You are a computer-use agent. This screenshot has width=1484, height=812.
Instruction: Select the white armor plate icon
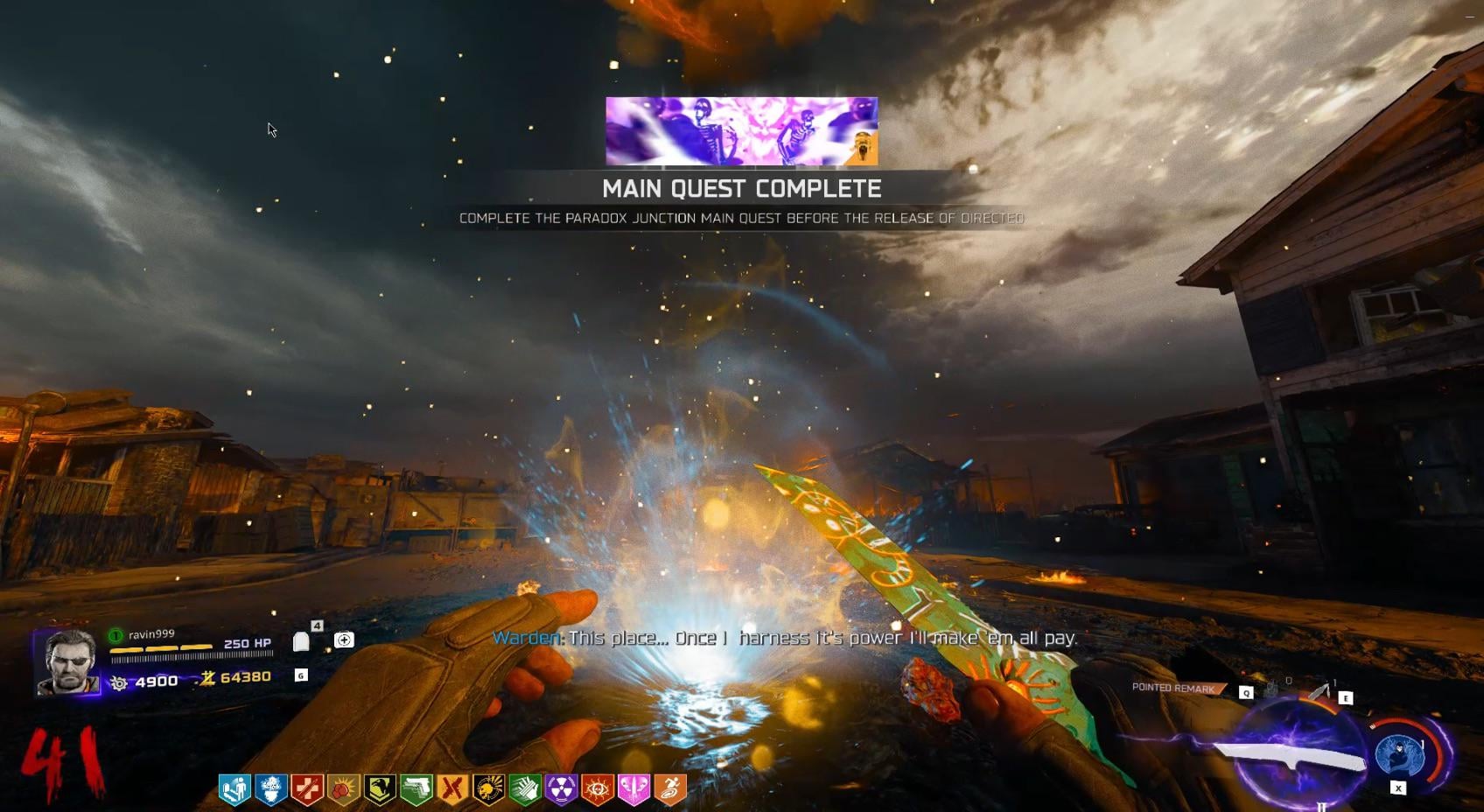point(301,642)
